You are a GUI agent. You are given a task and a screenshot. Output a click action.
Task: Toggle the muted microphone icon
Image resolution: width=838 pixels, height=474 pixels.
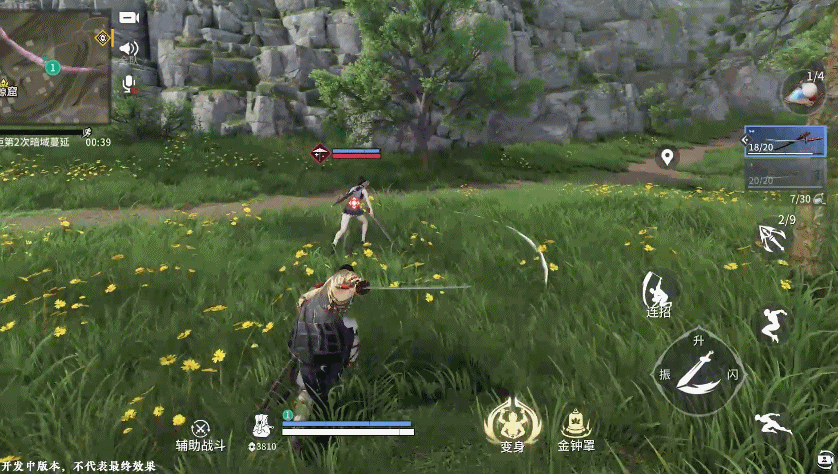(128, 84)
